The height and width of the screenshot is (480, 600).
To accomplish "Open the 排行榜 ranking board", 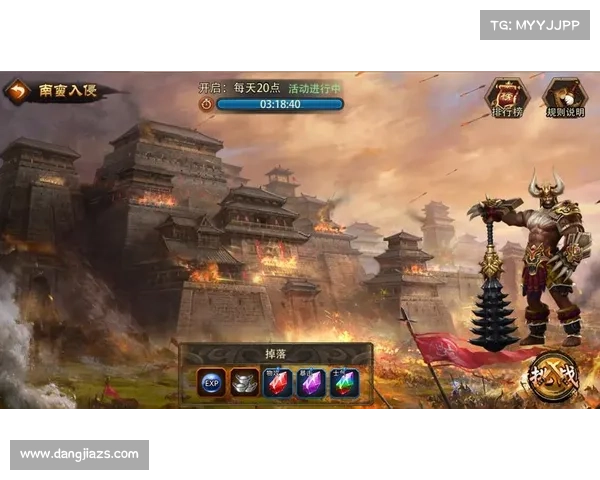I will 506,98.
